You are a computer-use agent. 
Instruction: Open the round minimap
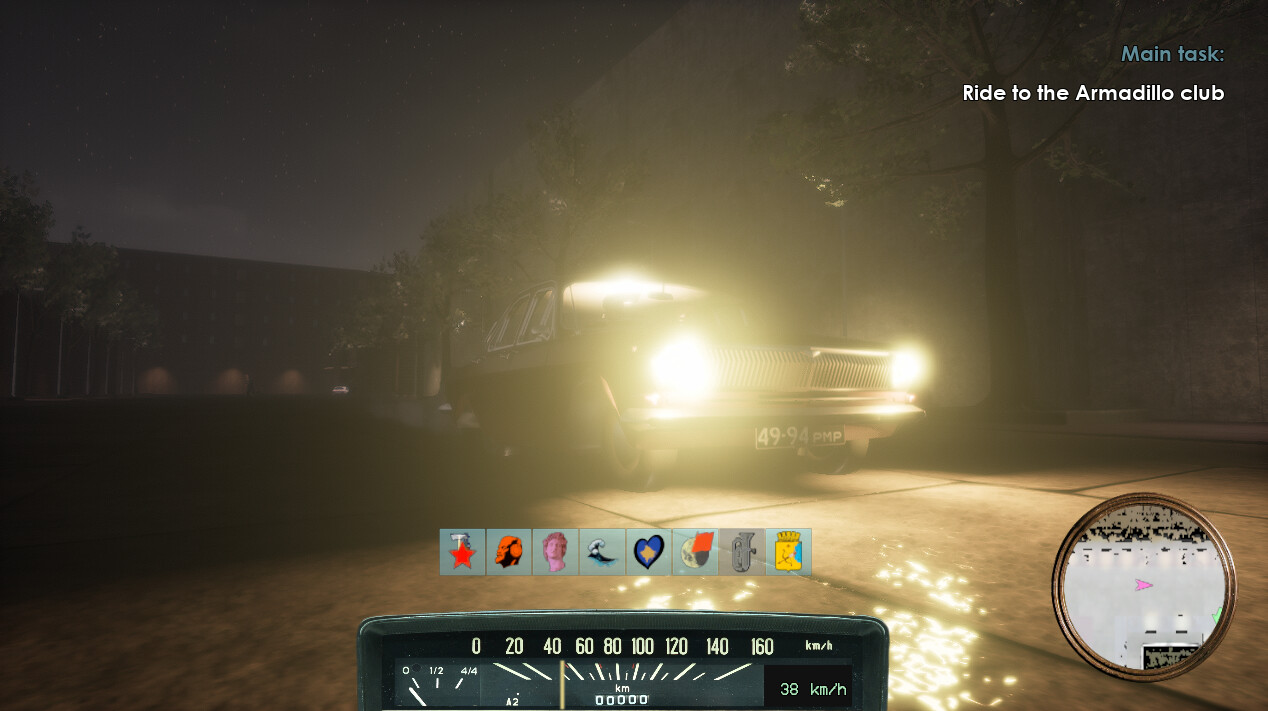[x=1144, y=585]
